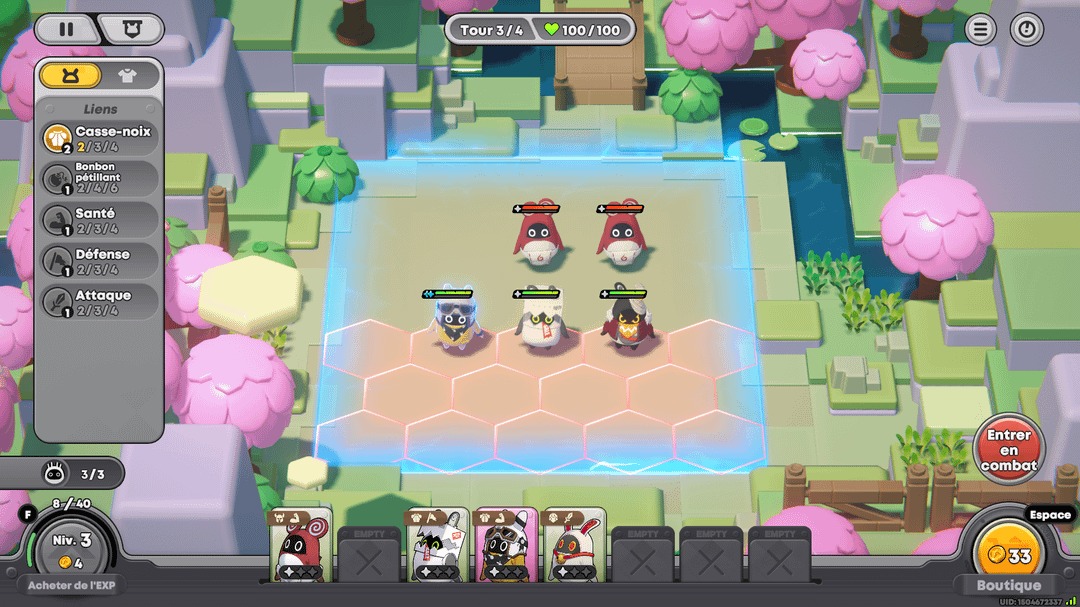This screenshot has width=1080, height=607.
Task: Select the white milk-carton unit card
Action: [x=437, y=544]
